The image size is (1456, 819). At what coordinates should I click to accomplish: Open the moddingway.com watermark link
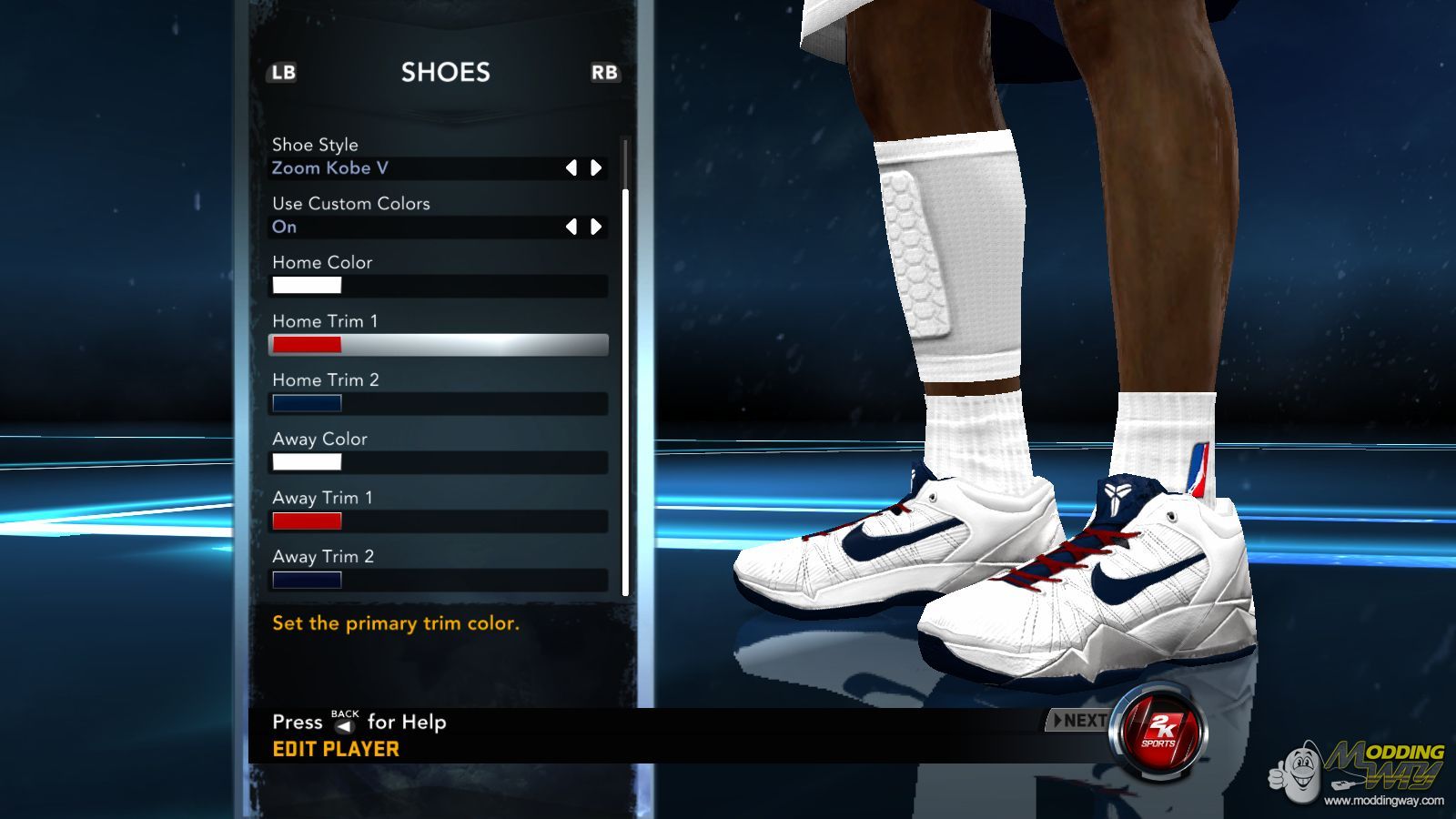click(1383, 801)
